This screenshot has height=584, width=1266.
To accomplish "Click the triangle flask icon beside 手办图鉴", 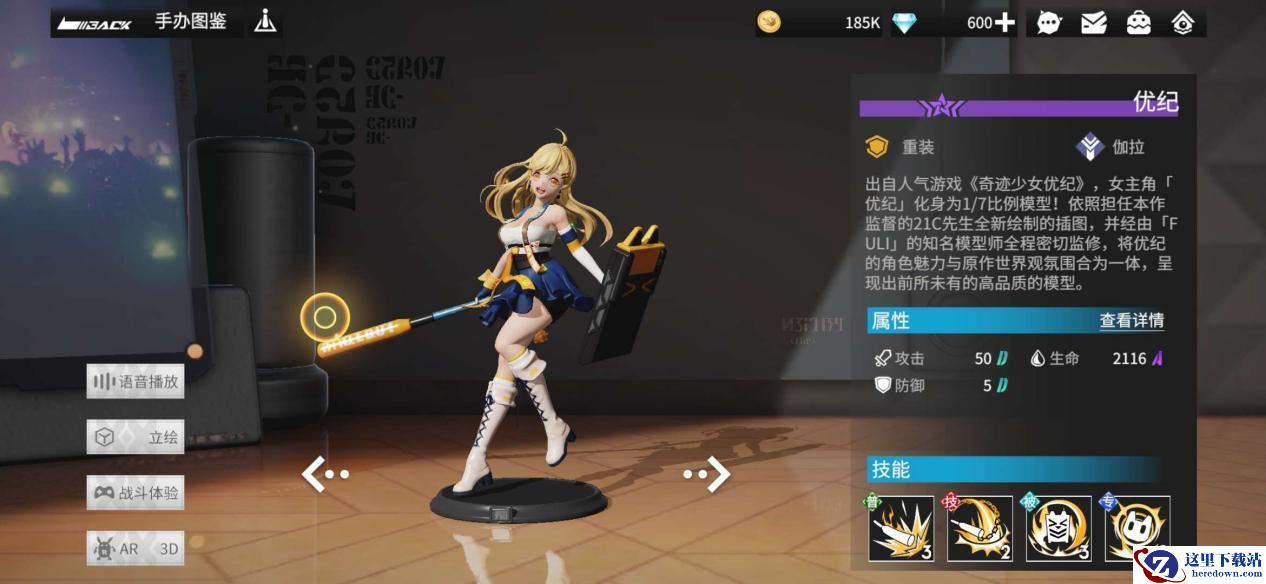I will pos(265,22).
